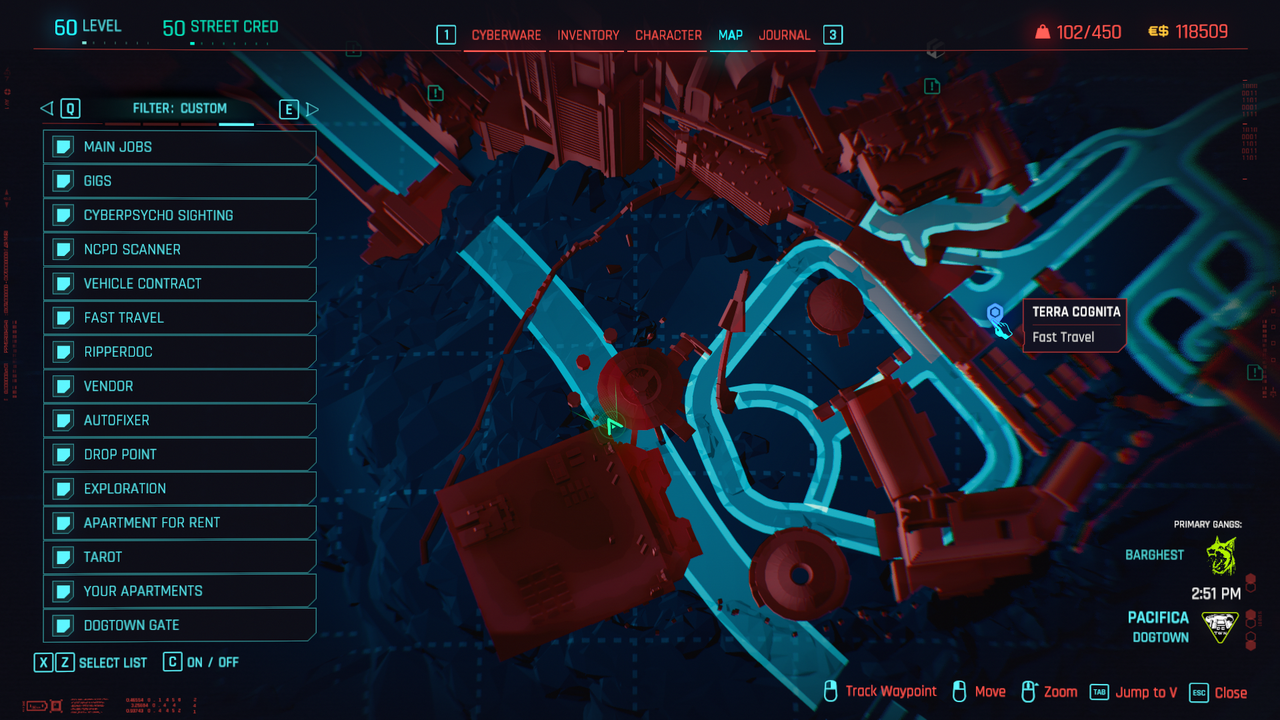The width and height of the screenshot is (1280, 720).
Task: Toggle the Vendor filter entry
Action: click(180, 386)
